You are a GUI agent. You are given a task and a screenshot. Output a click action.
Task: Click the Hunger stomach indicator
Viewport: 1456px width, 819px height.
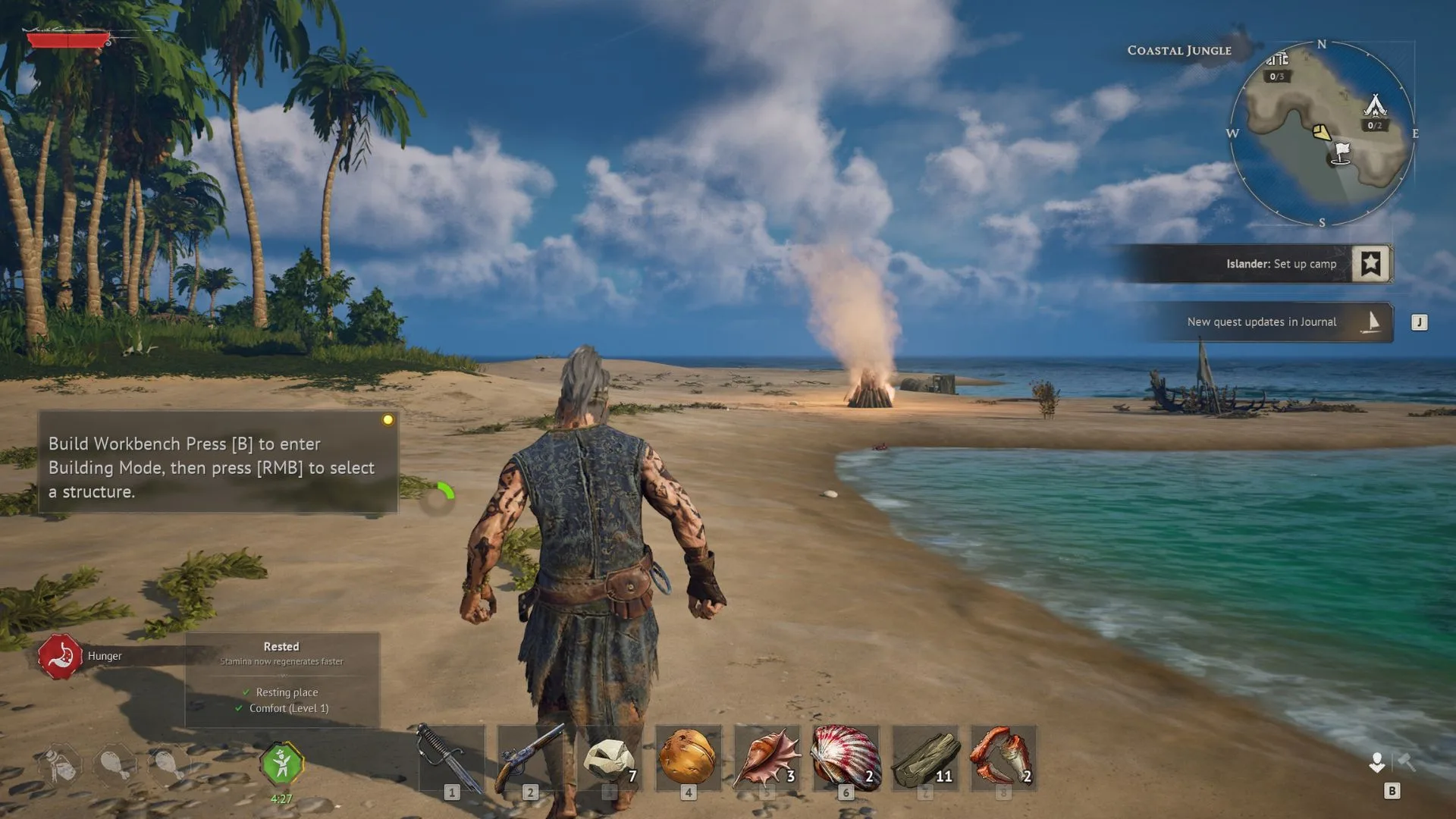coord(60,655)
